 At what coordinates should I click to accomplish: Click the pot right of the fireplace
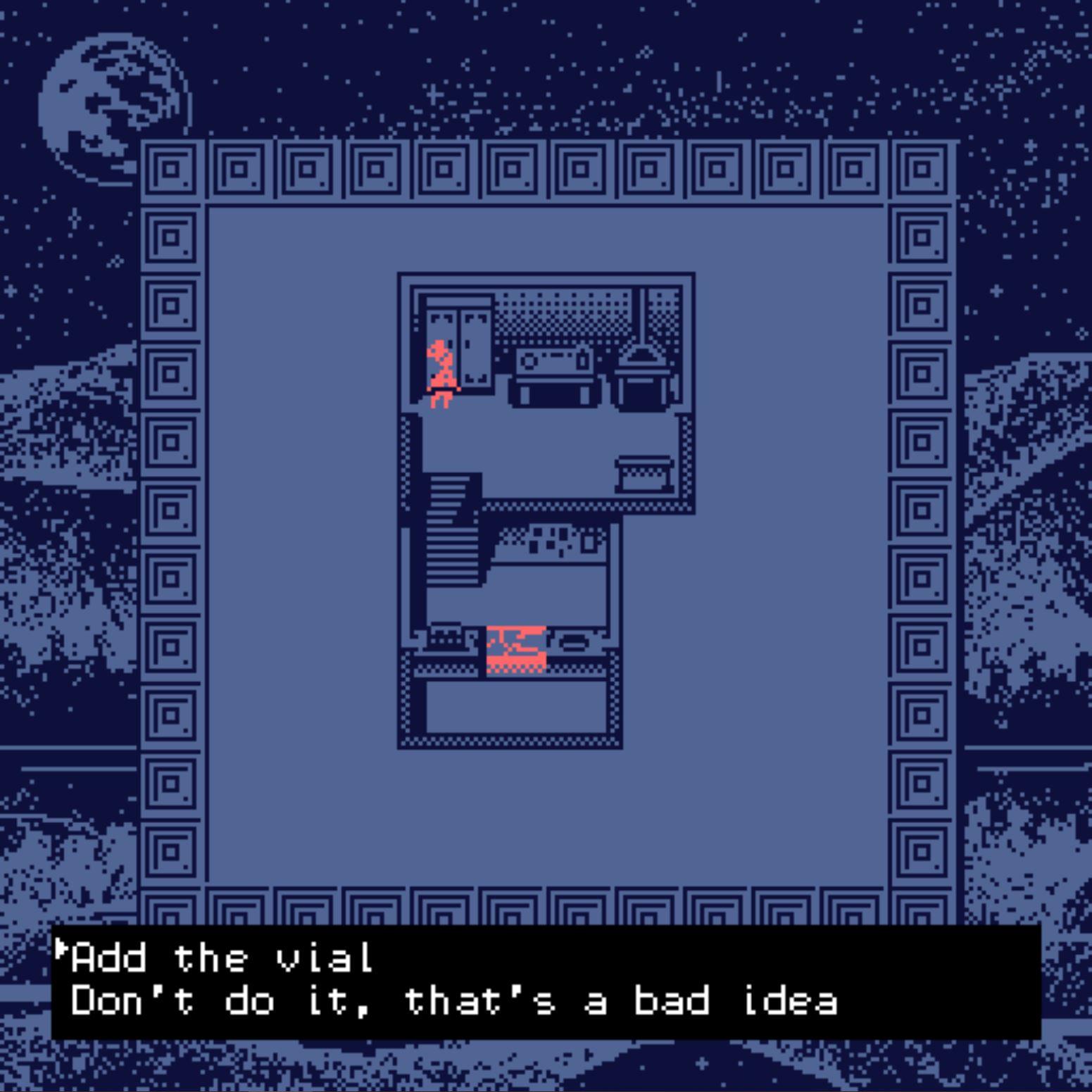574,641
